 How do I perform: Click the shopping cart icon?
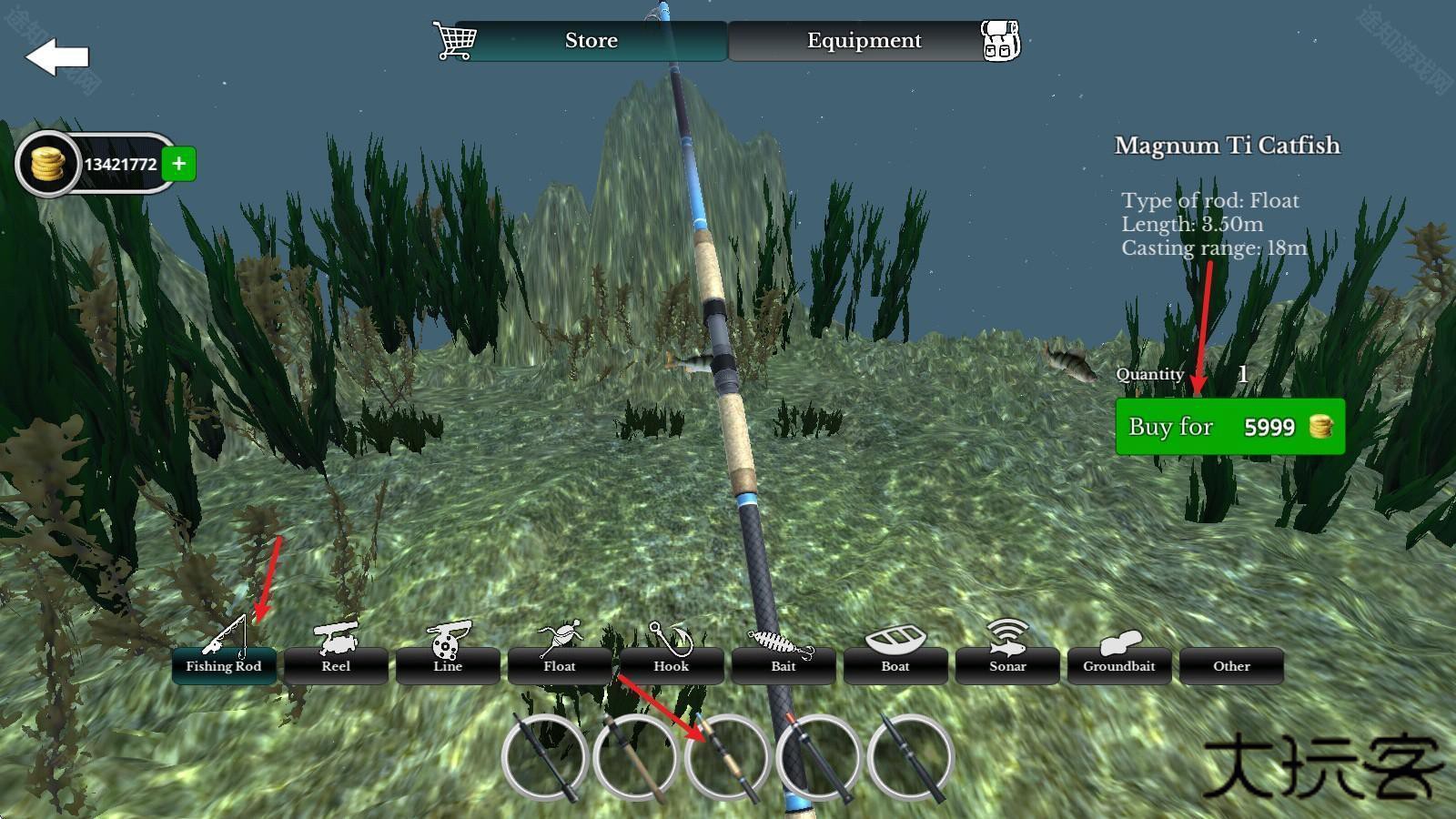point(454,41)
